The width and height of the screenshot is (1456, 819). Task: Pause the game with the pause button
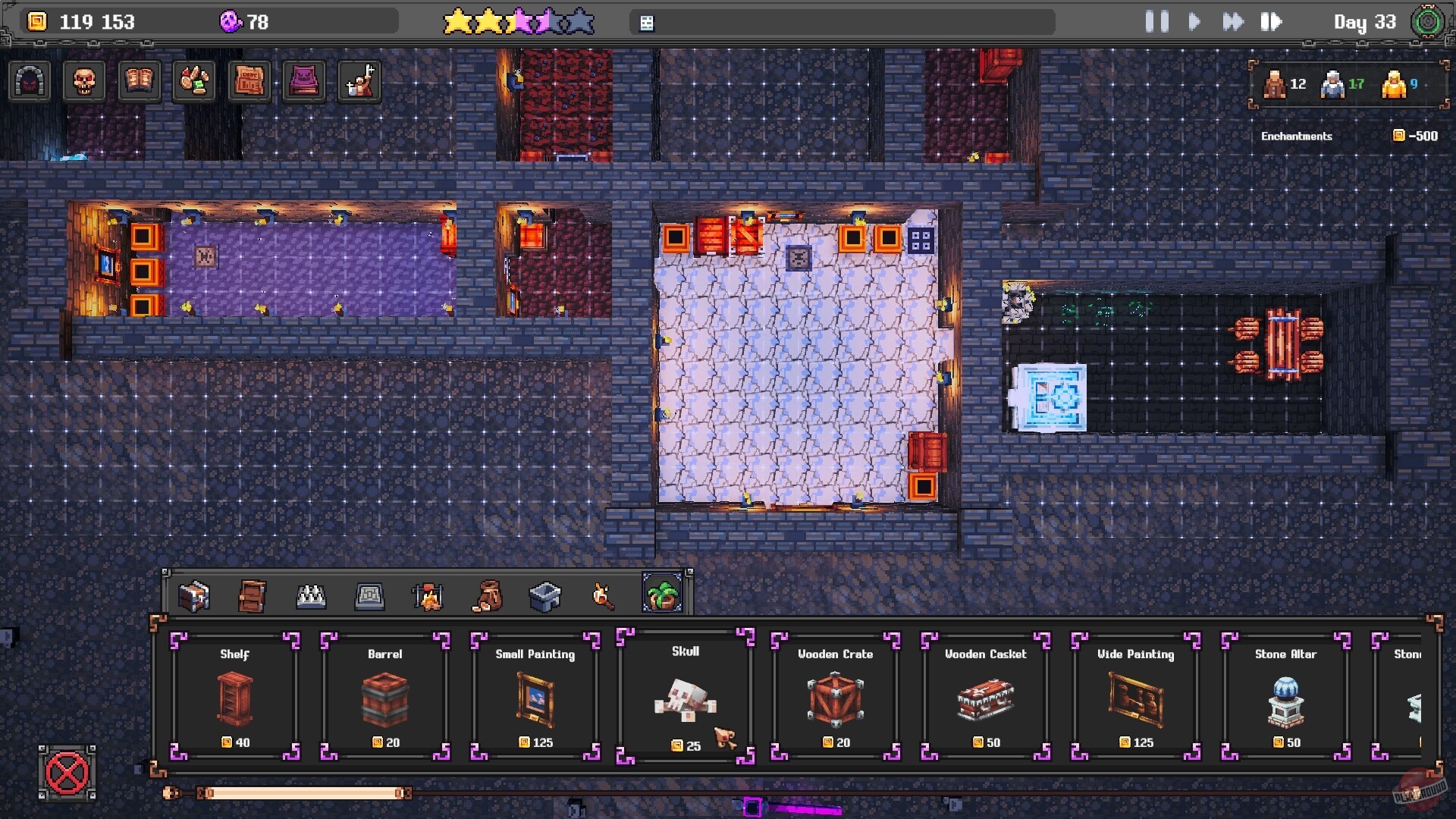coord(1155,21)
